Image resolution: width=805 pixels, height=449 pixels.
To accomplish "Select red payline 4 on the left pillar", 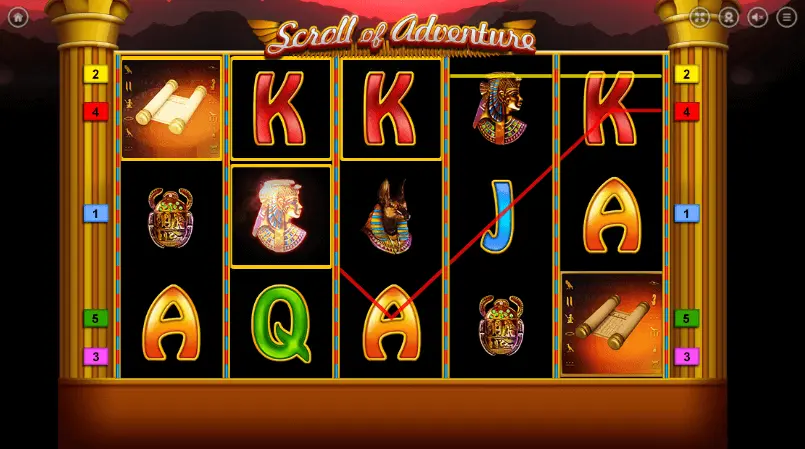I will [x=96, y=111].
